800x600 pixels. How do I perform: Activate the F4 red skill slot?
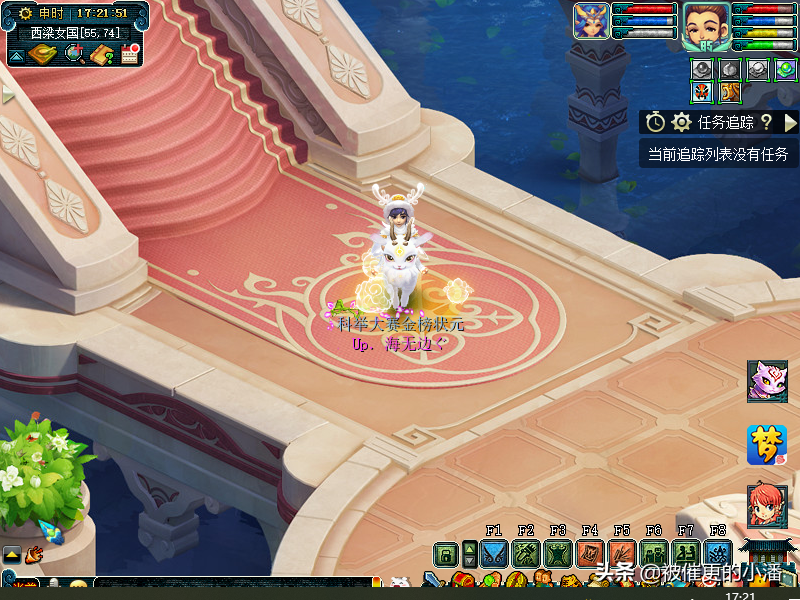coord(590,554)
